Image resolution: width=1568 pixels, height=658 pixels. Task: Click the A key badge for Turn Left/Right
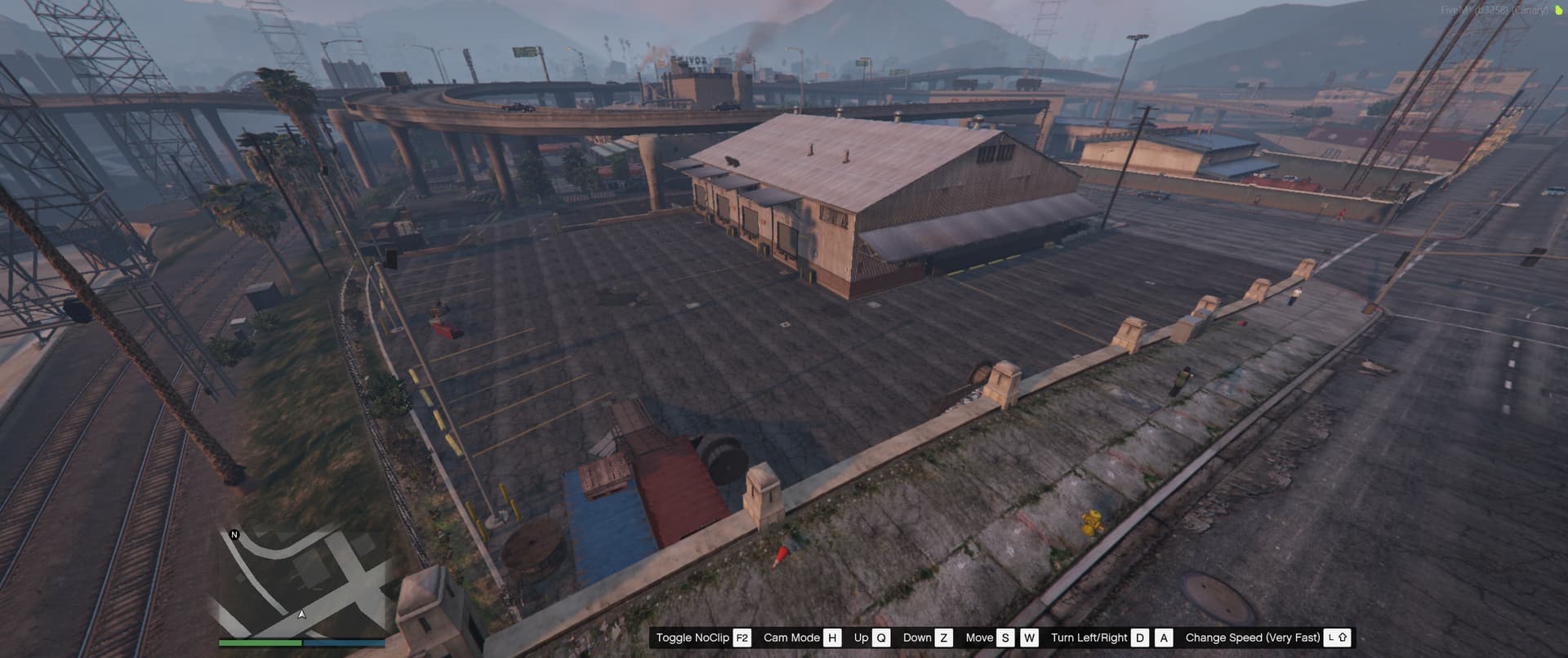pos(1164,638)
